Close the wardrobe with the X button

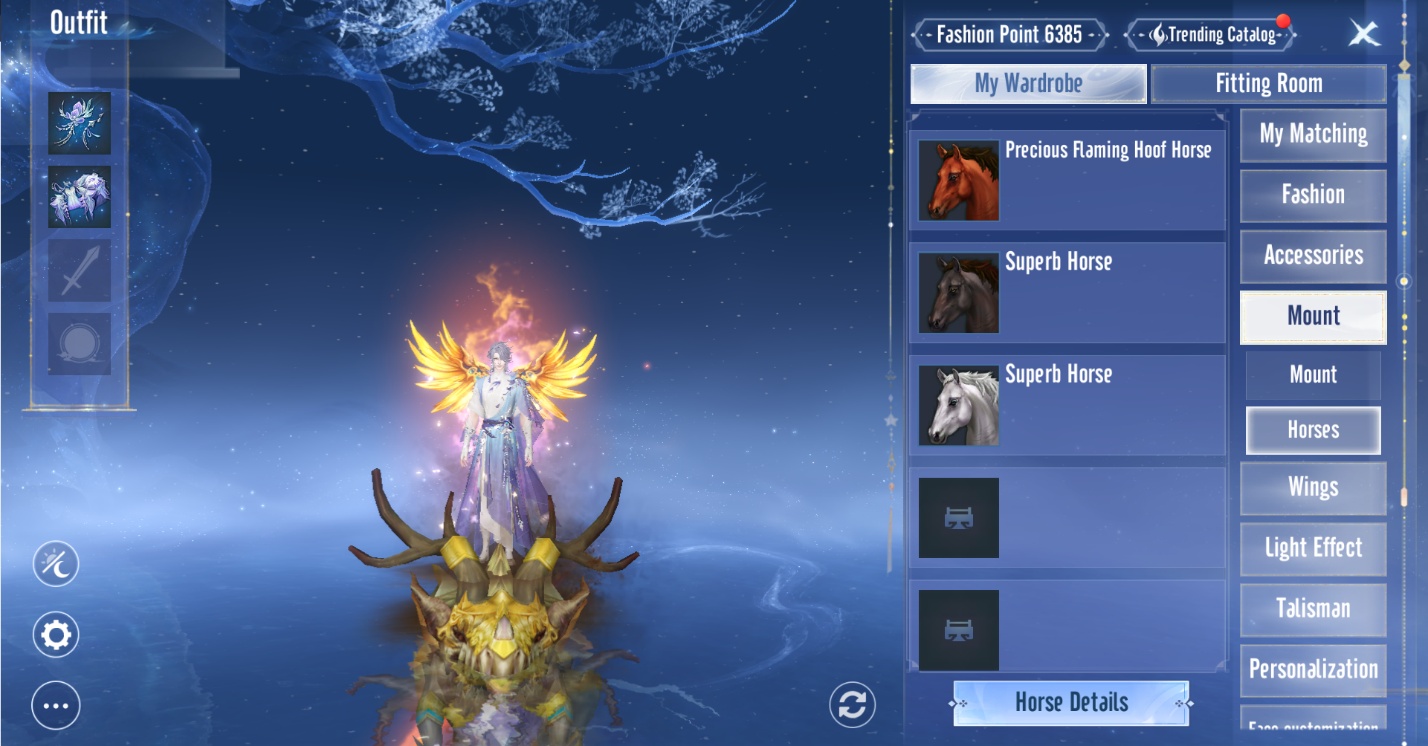pyautogui.click(x=1364, y=34)
